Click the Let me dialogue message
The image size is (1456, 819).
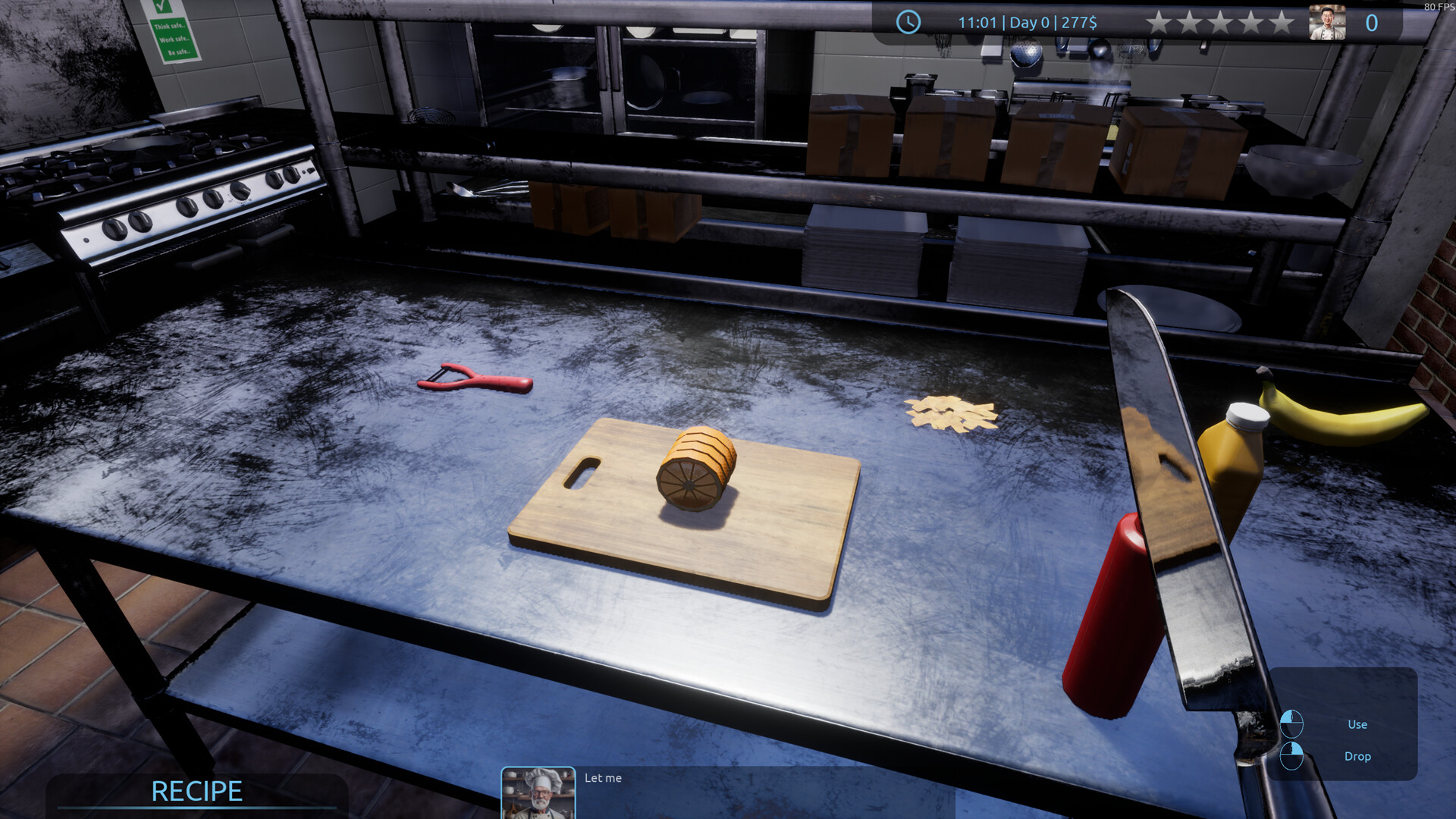[603, 778]
